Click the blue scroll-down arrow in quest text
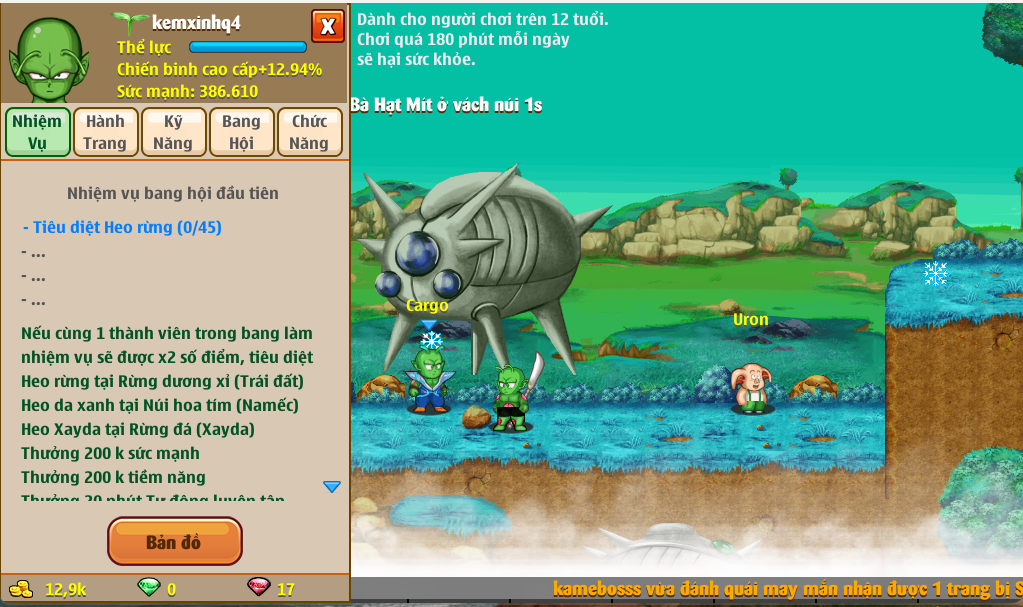 (332, 487)
